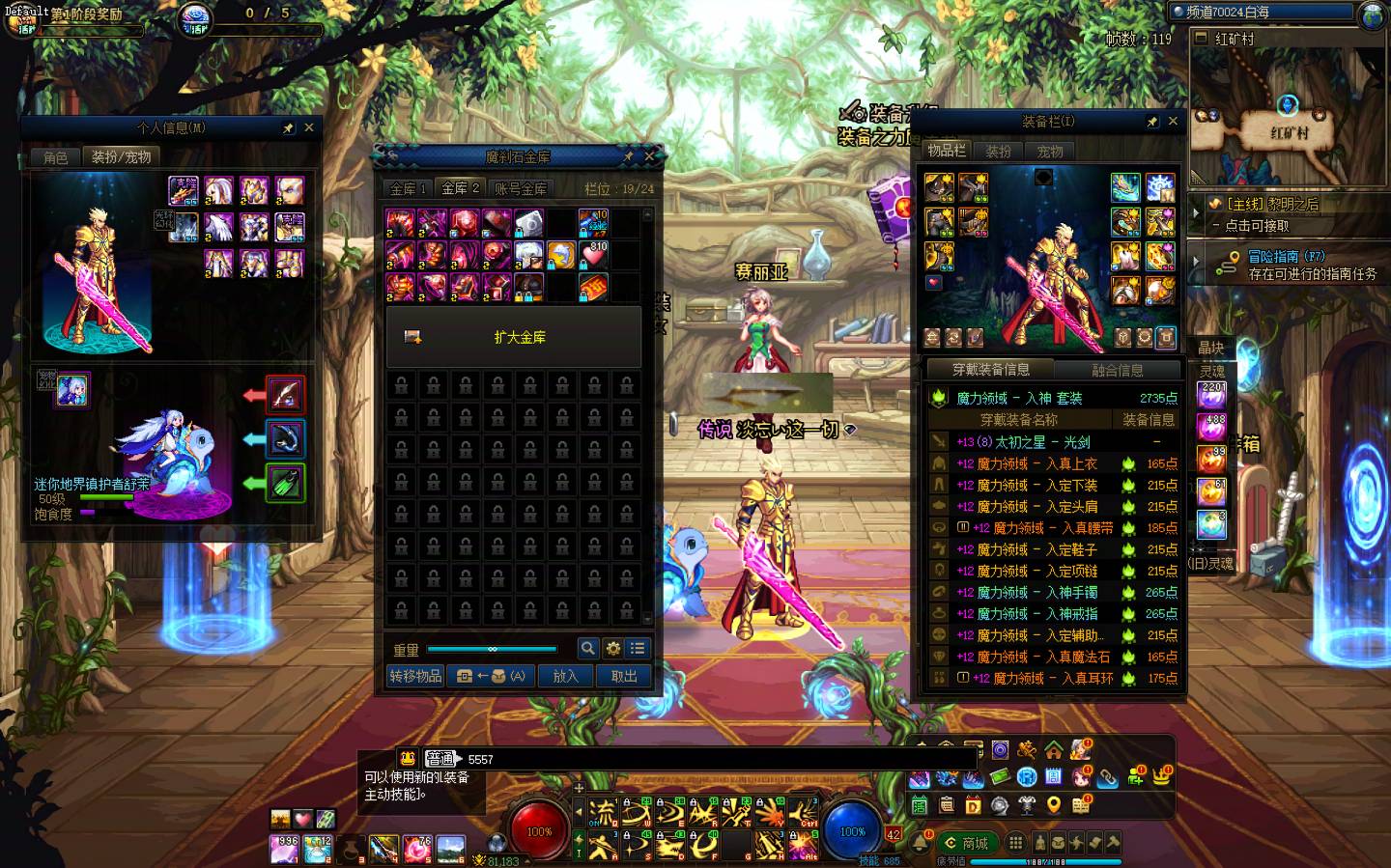Screen dimensions: 1391x868
Task: Open the vault magnifier search button
Action: pos(587,649)
